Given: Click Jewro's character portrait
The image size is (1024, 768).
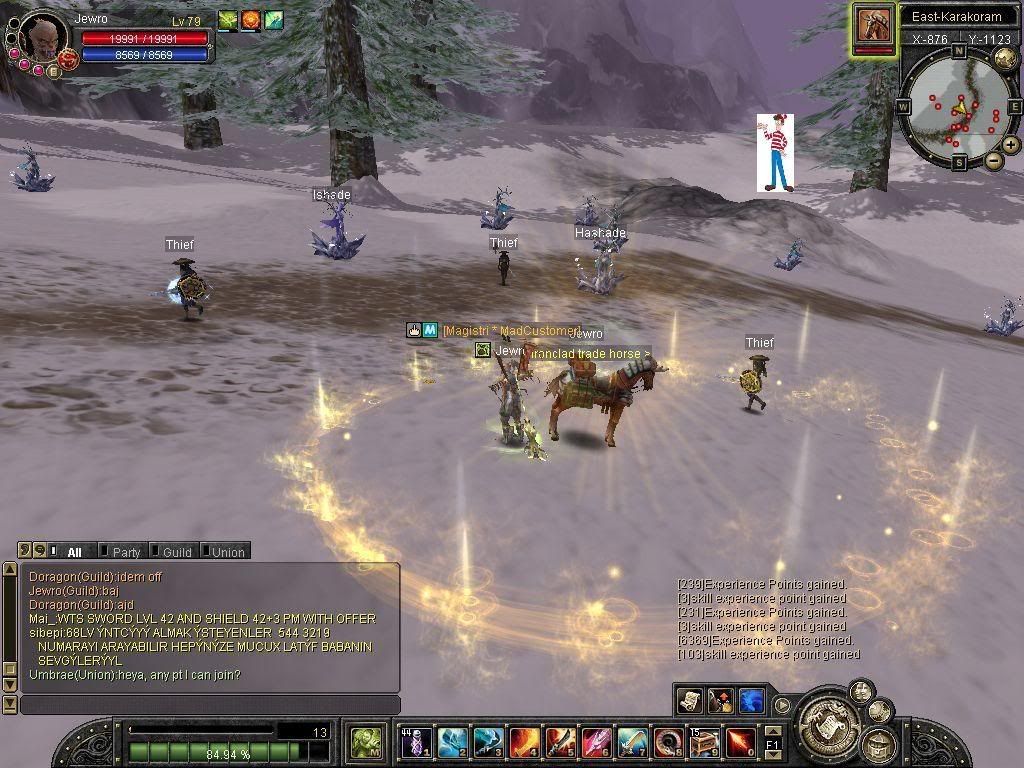Looking at the screenshot, I should point(42,38).
